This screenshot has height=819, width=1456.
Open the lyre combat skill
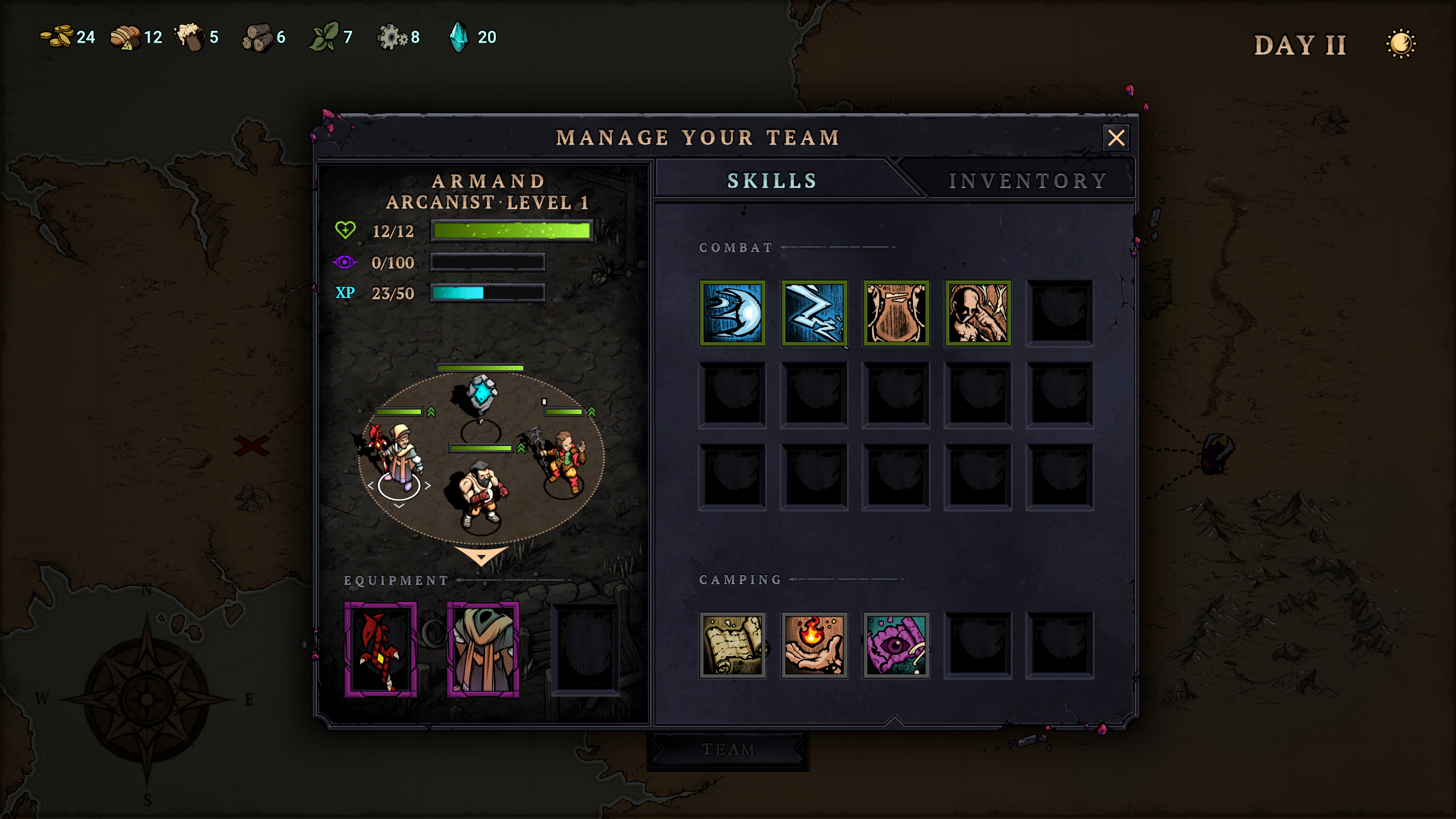click(897, 315)
